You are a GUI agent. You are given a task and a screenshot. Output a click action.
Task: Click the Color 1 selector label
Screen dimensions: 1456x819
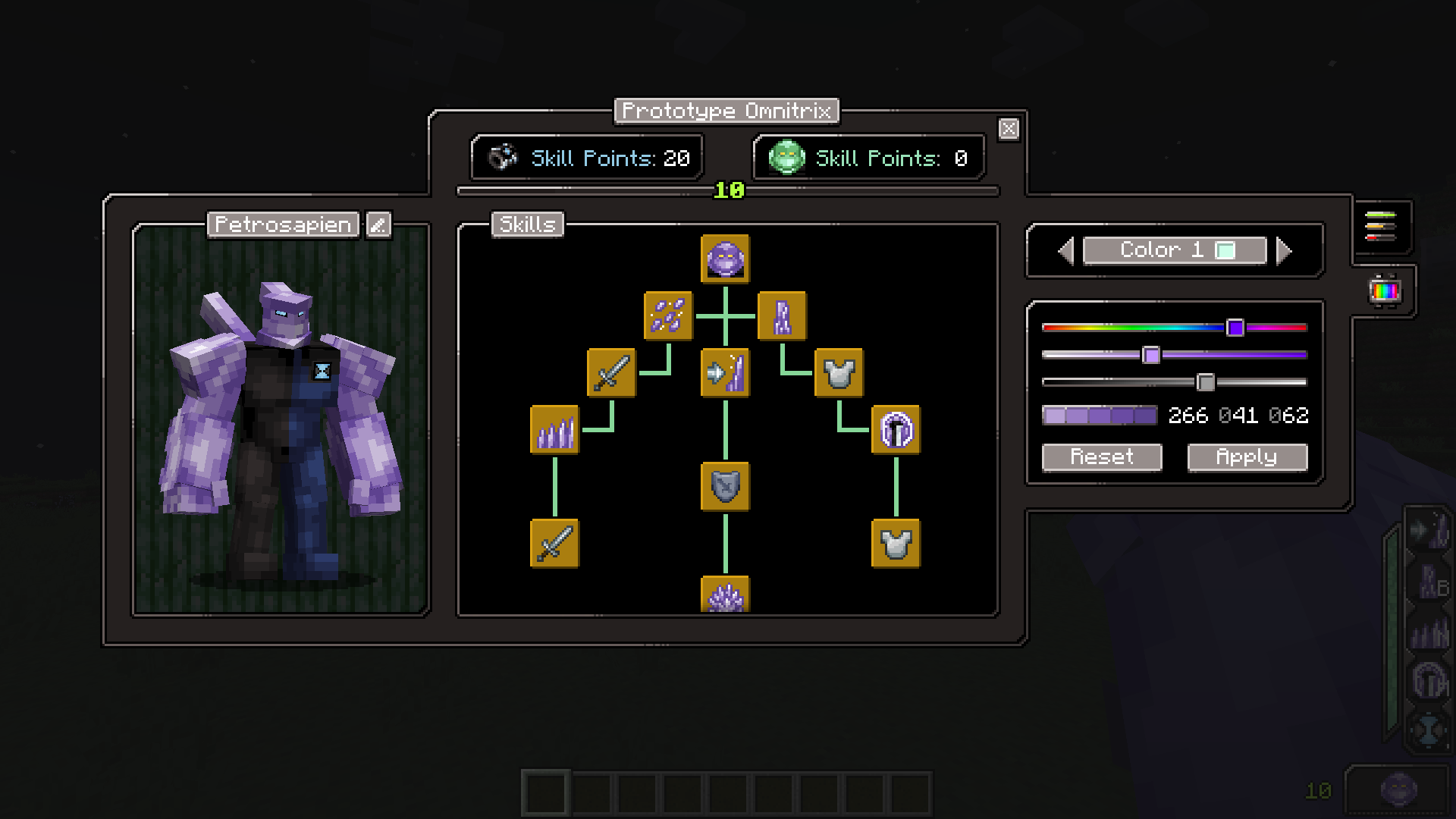1174,250
